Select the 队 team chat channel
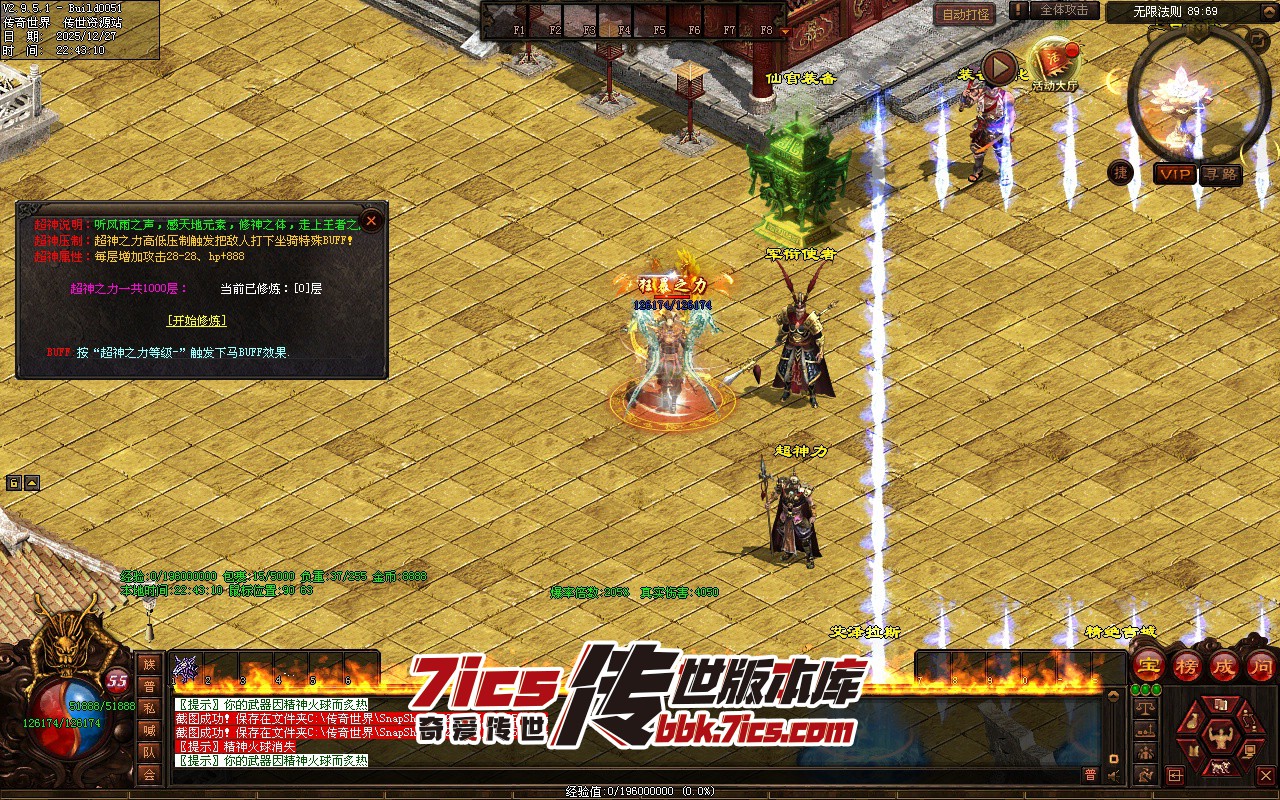 click(x=149, y=752)
